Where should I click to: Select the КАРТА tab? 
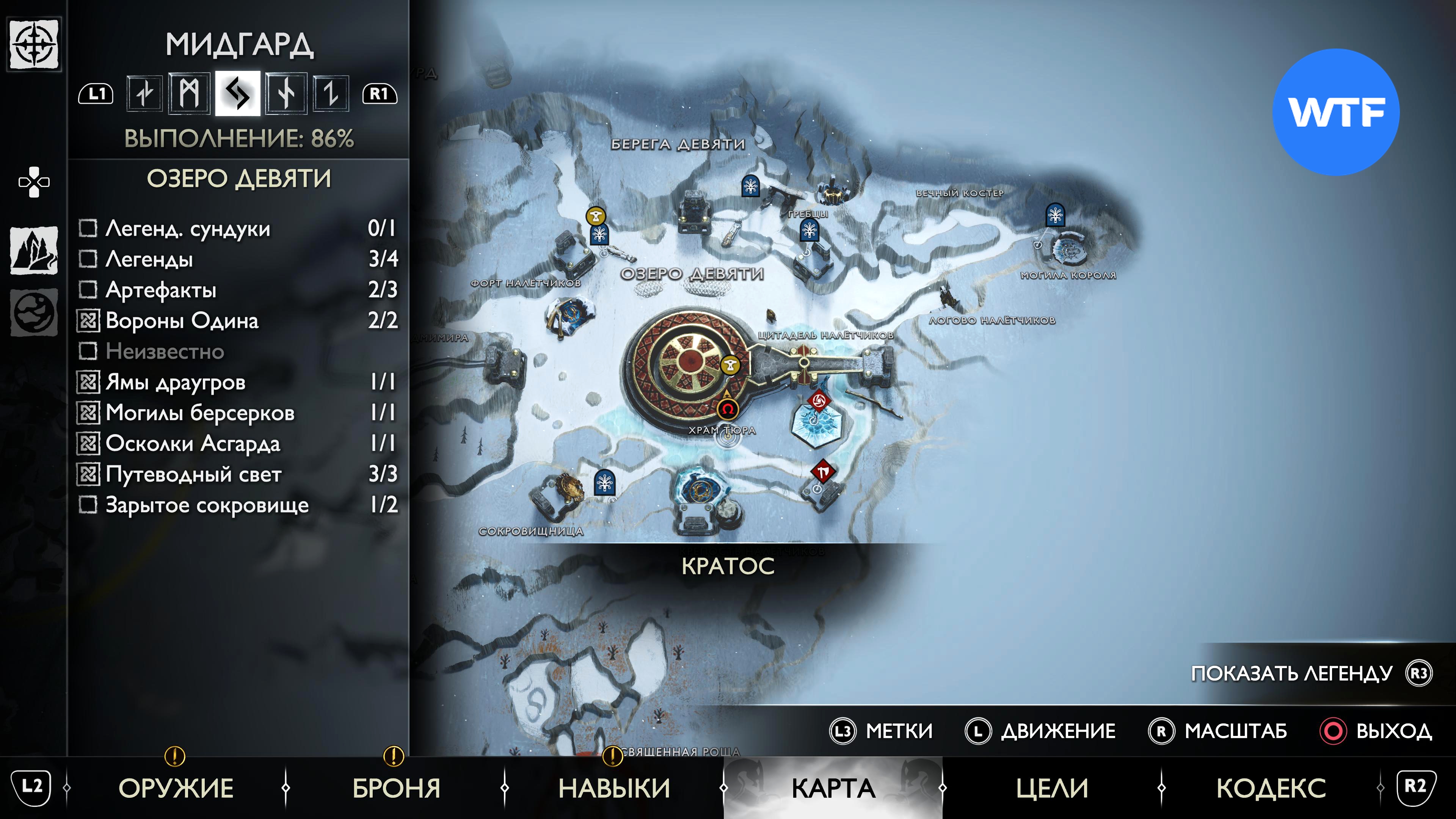(833, 788)
